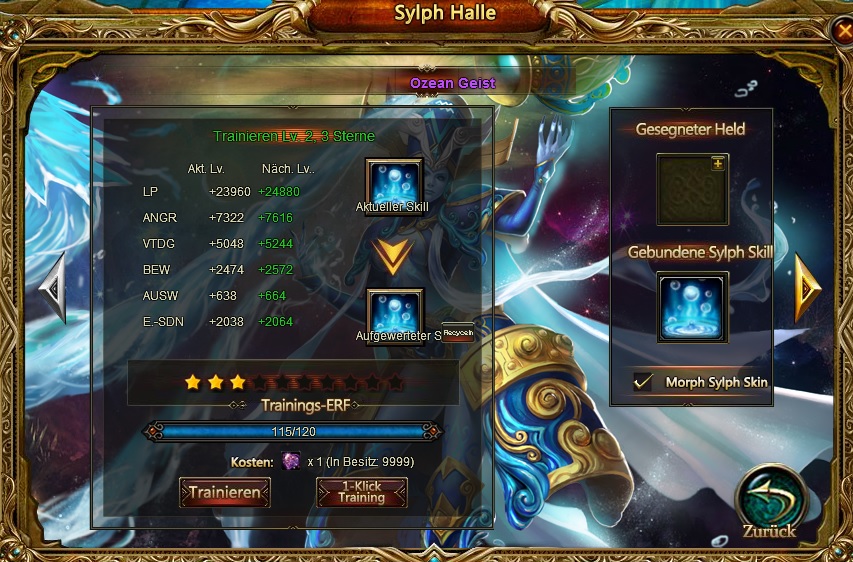
Task: Select the Gebundene Sylph Skill icon
Action: tap(692, 307)
